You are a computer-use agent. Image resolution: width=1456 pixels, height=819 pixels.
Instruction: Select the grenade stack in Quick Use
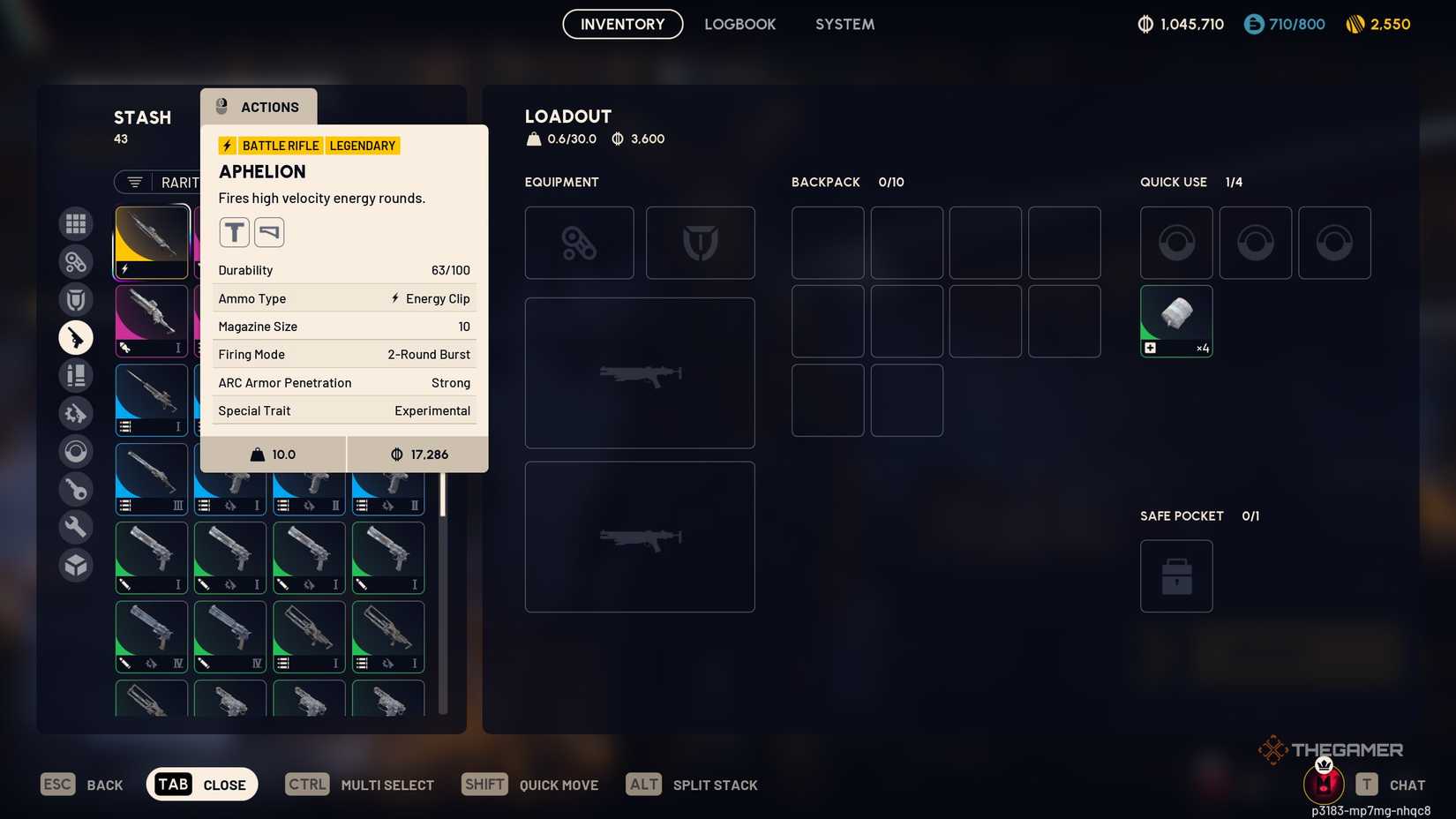[x=1176, y=320]
